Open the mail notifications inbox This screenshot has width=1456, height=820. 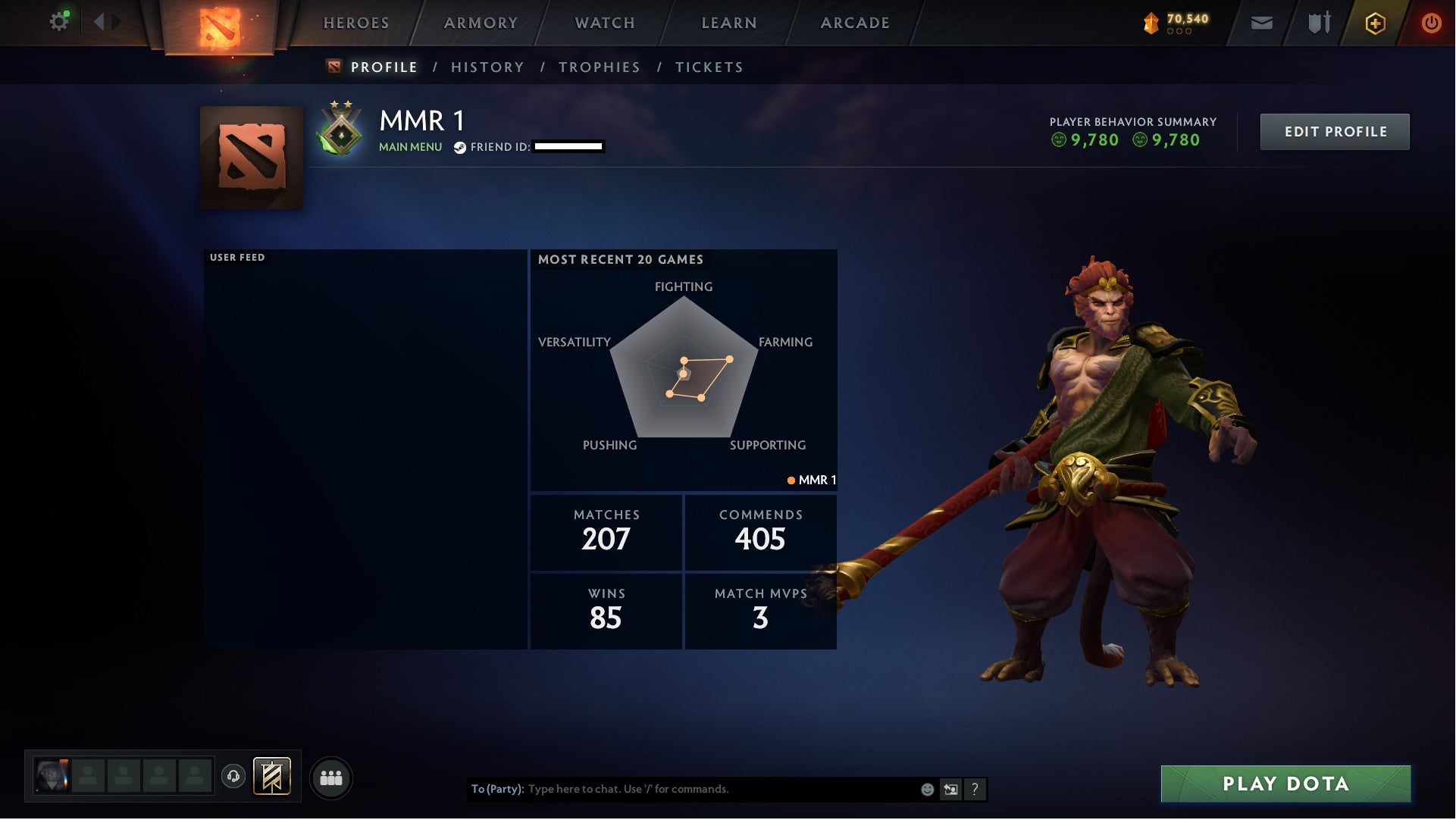1261,23
